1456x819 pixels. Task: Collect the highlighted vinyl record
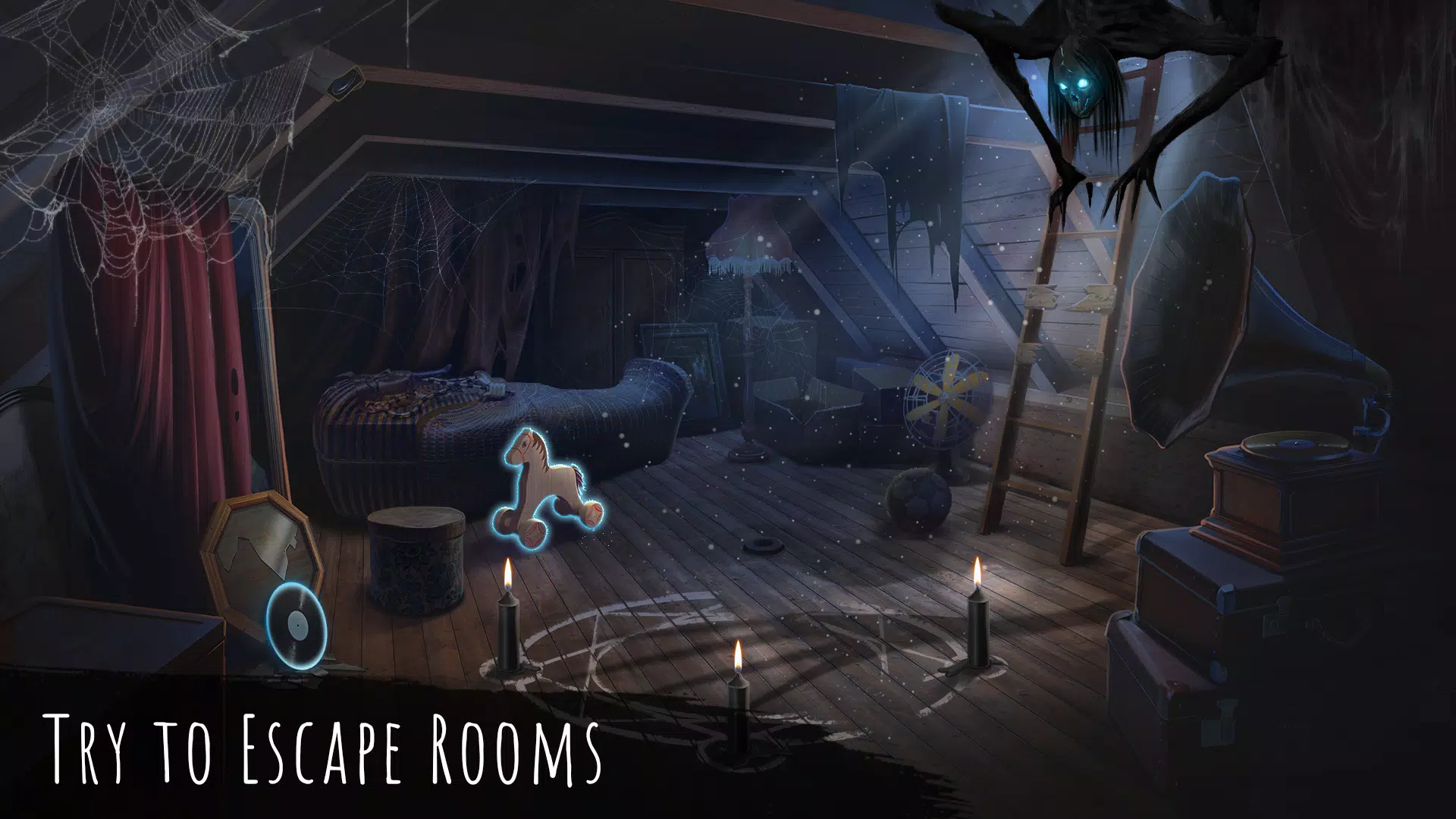coord(297,626)
